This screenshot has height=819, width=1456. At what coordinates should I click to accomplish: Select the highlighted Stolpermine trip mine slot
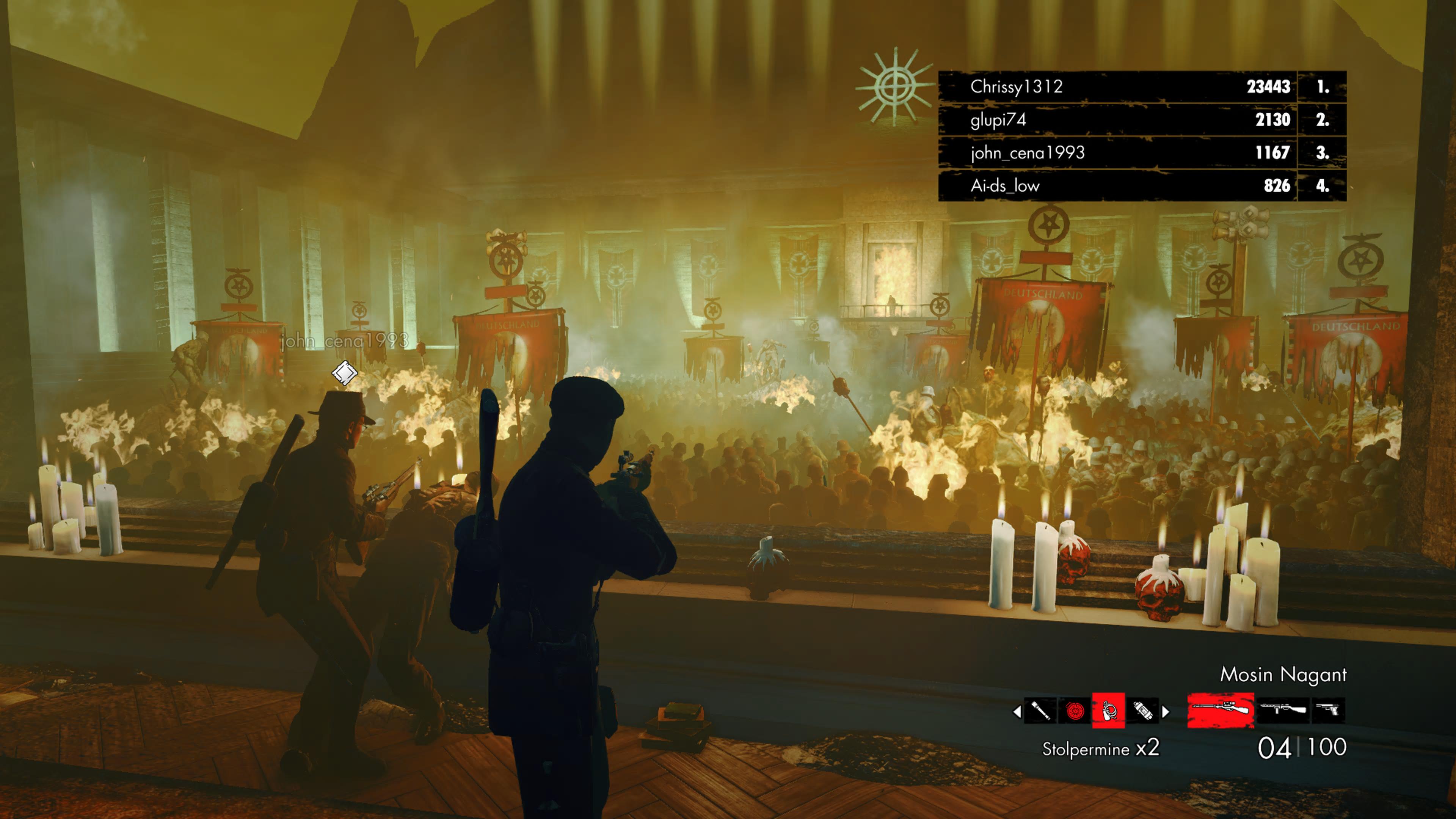coord(1108,711)
